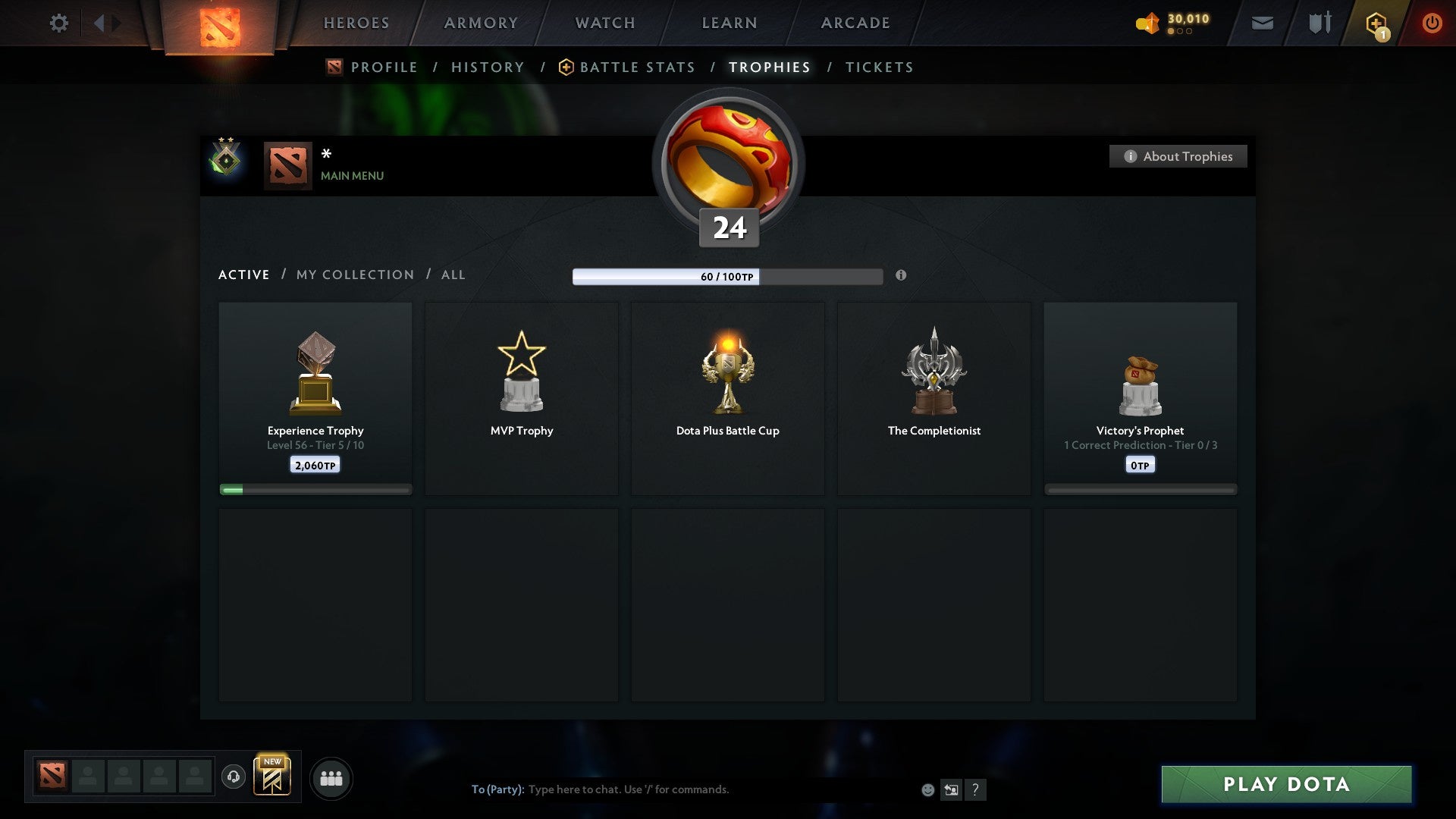Click the shield and sword armory icon
The width and height of the screenshot is (1456, 819).
pos(1319,23)
